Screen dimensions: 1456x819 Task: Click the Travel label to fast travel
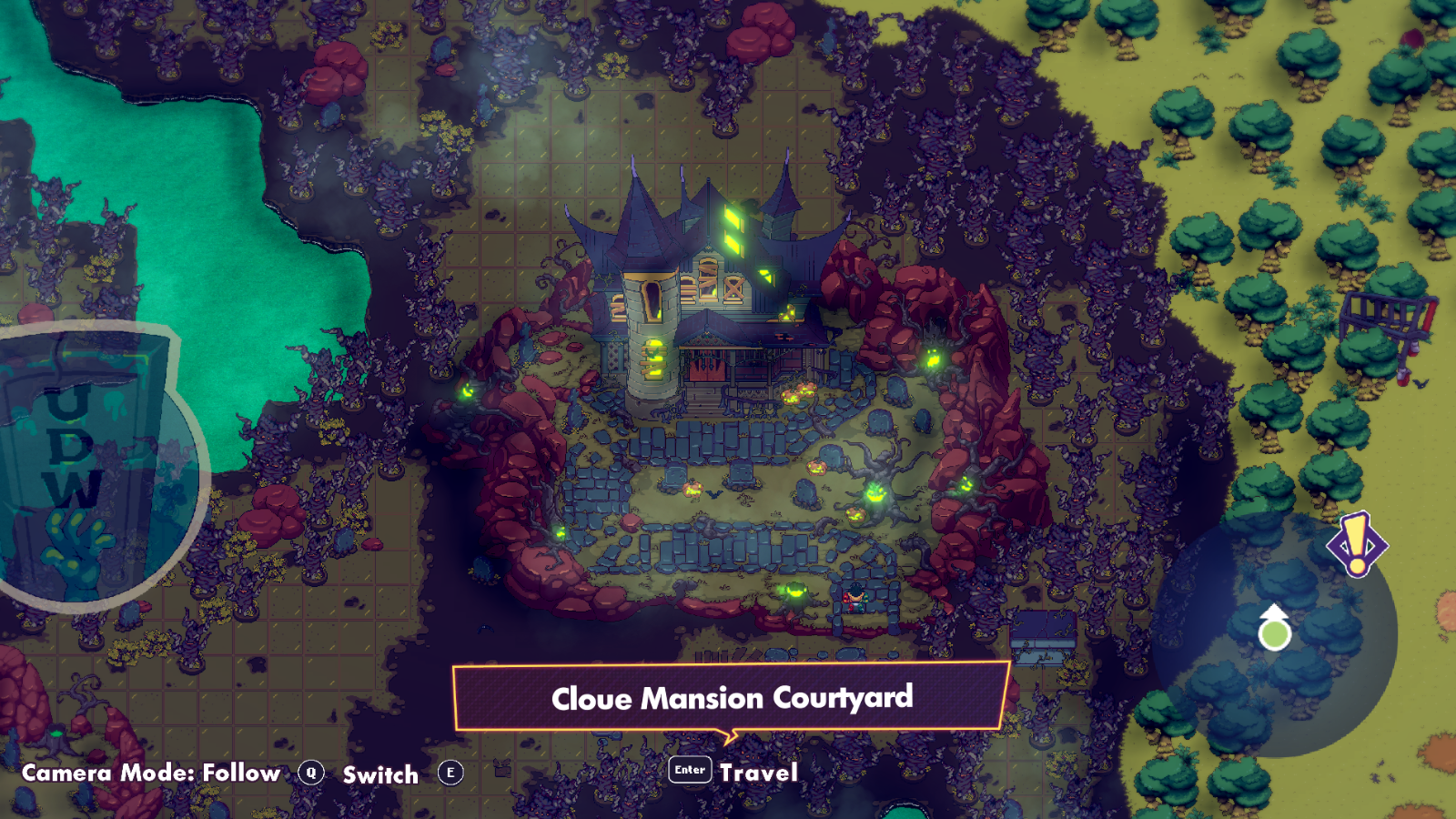[x=758, y=773]
